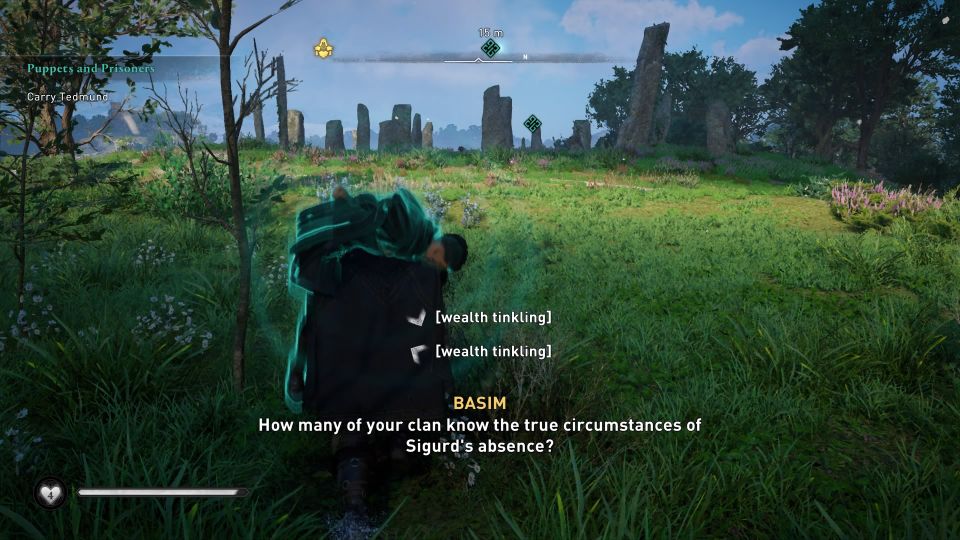Click the green objective marker near the standing stones
Screen dimensions: 960x540
coord(532,124)
